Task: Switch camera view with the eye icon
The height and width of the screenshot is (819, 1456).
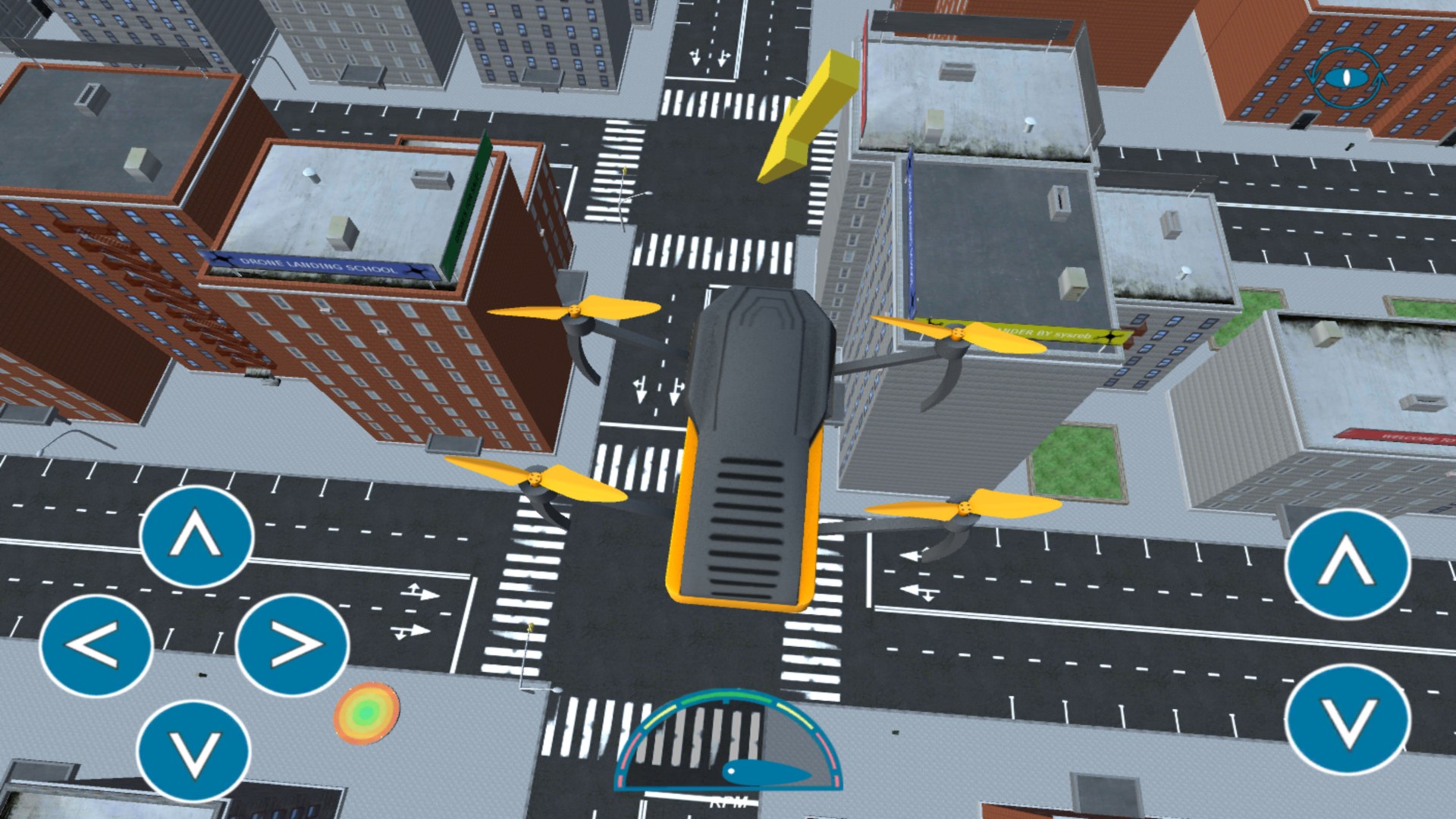Action: (x=1348, y=77)
